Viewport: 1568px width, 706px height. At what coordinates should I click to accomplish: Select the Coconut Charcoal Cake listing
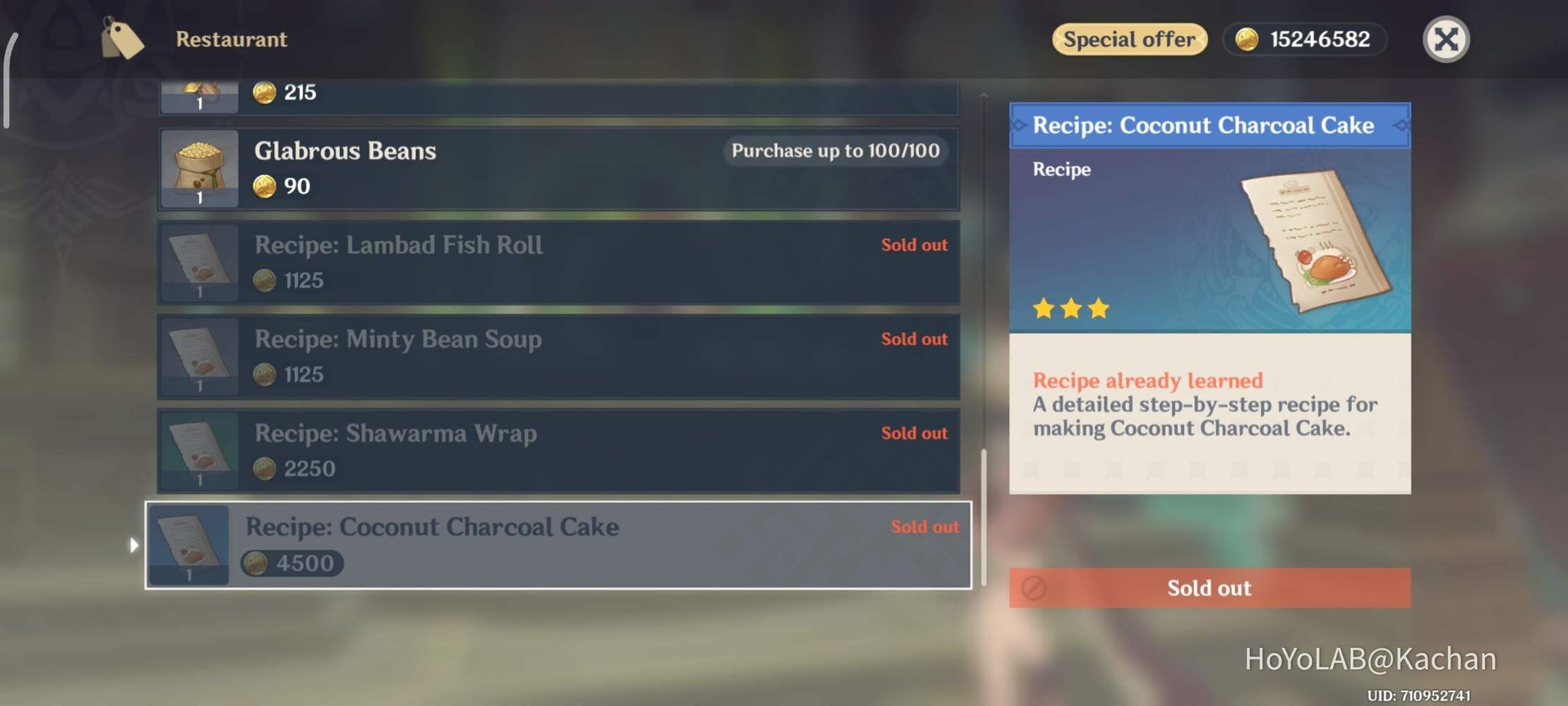[557, 545]
